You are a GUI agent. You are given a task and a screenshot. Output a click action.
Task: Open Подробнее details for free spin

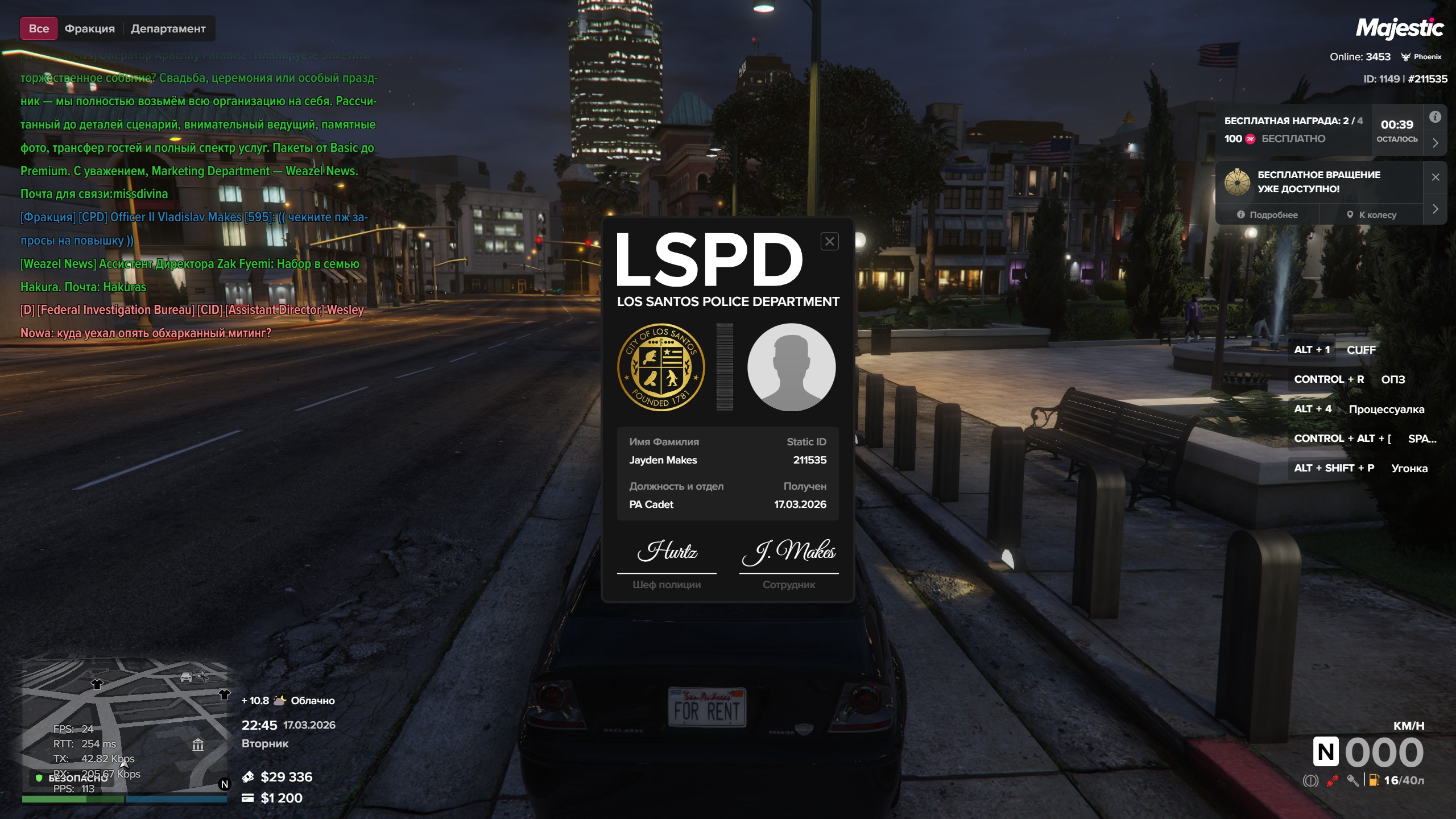[1267, 215]
